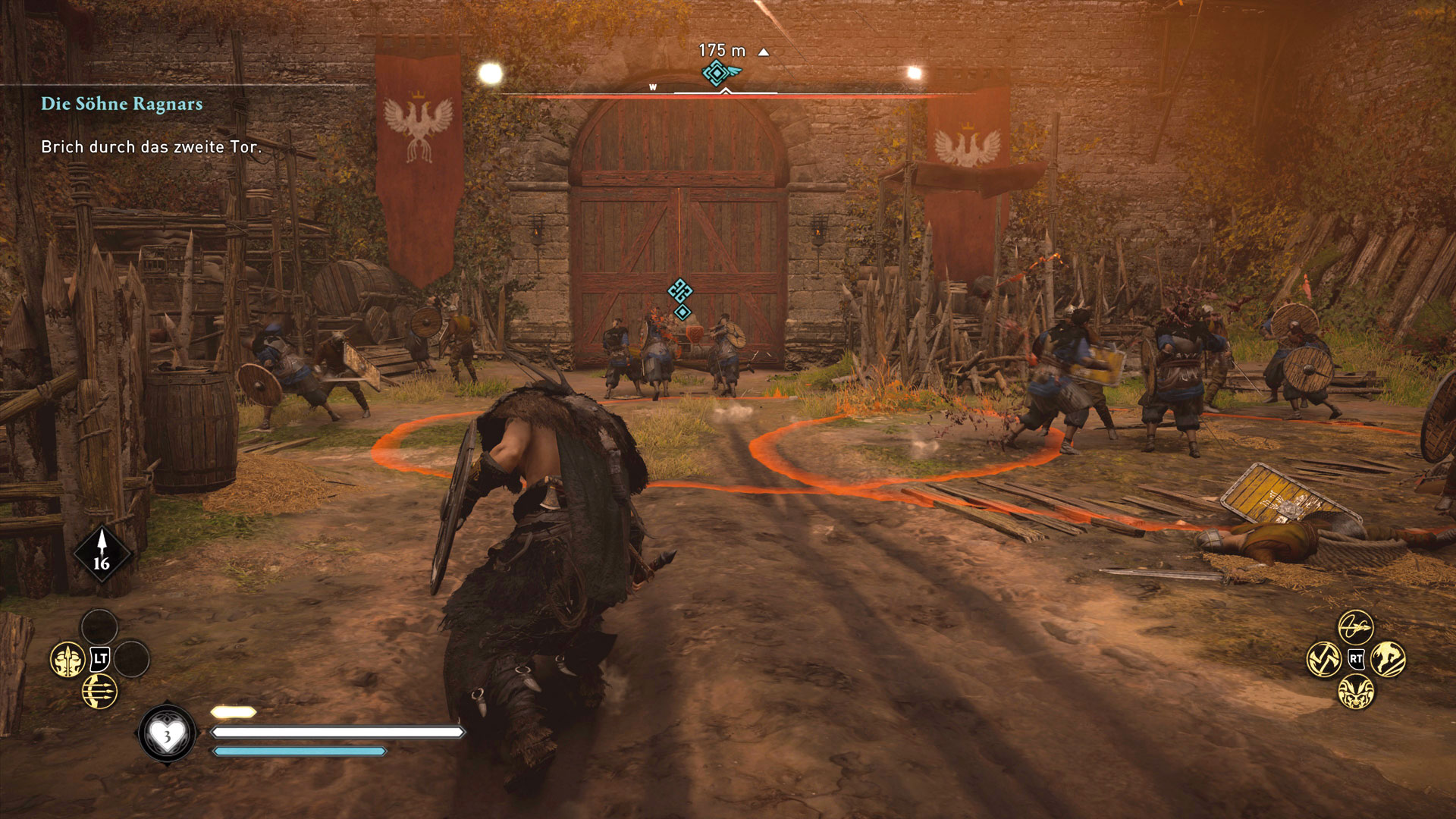1456x819 pixels.
Task: Select the arrow quiver icon showing 16
Action: [102, 555]
